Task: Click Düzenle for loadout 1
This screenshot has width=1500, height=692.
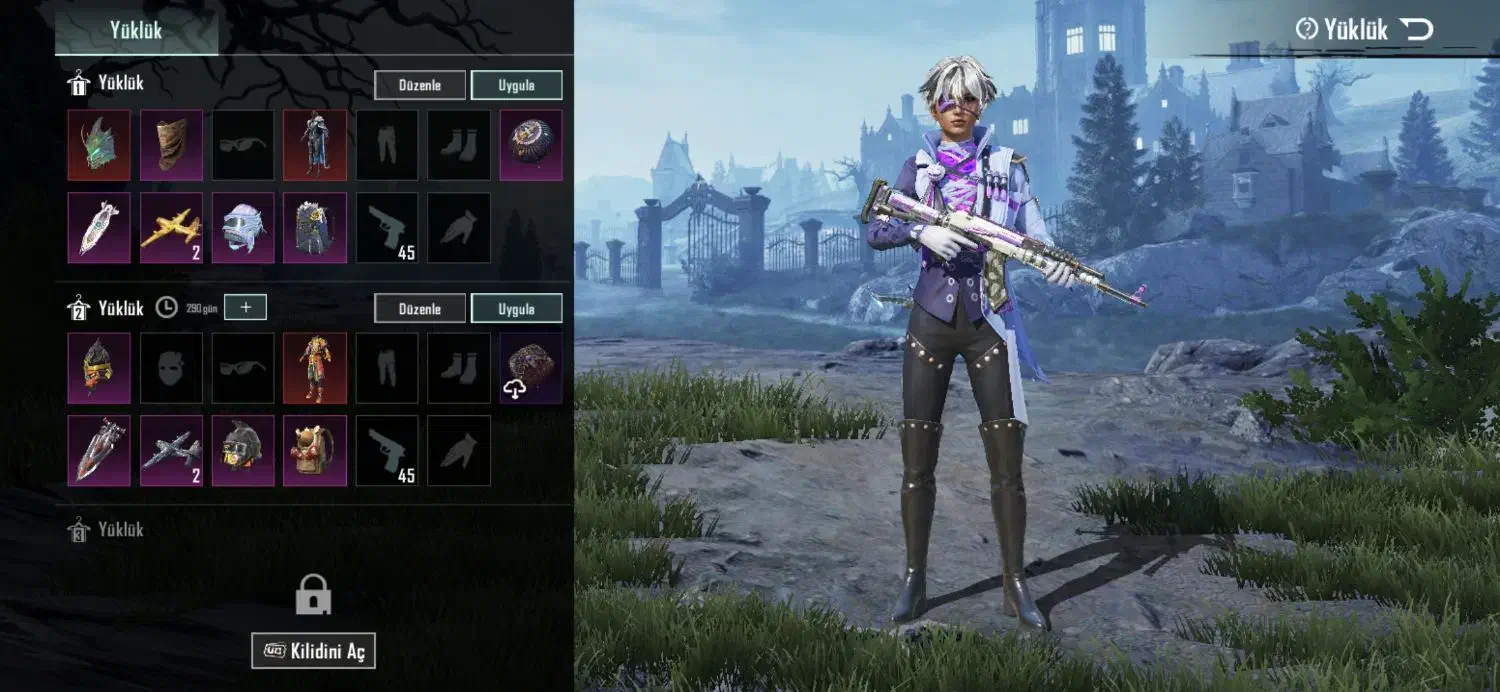Action: pyautogui.click(x=420, y=85)
